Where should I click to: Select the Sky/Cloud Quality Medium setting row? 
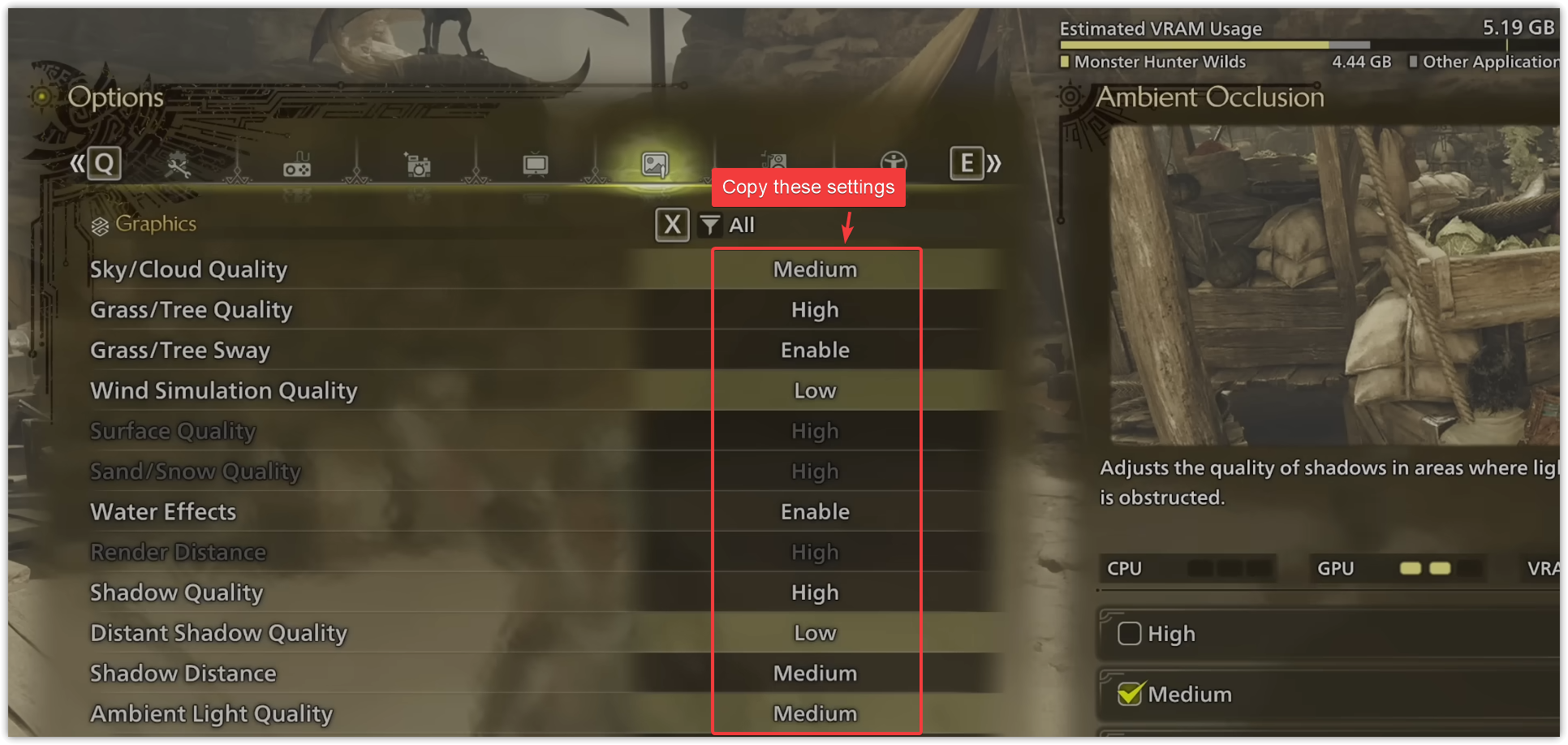pos(816,269)
